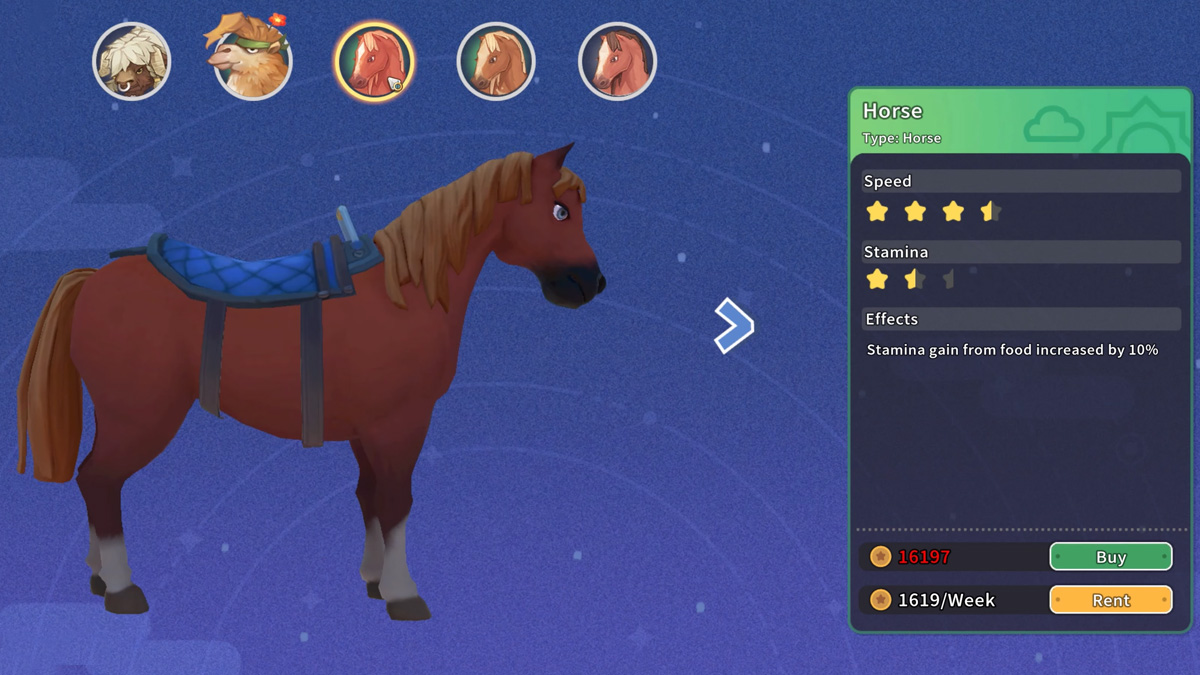The height and width of the screenshot is (675, 1200).
Task: Pick the tan horse portrait
Action: click(496, 61)
